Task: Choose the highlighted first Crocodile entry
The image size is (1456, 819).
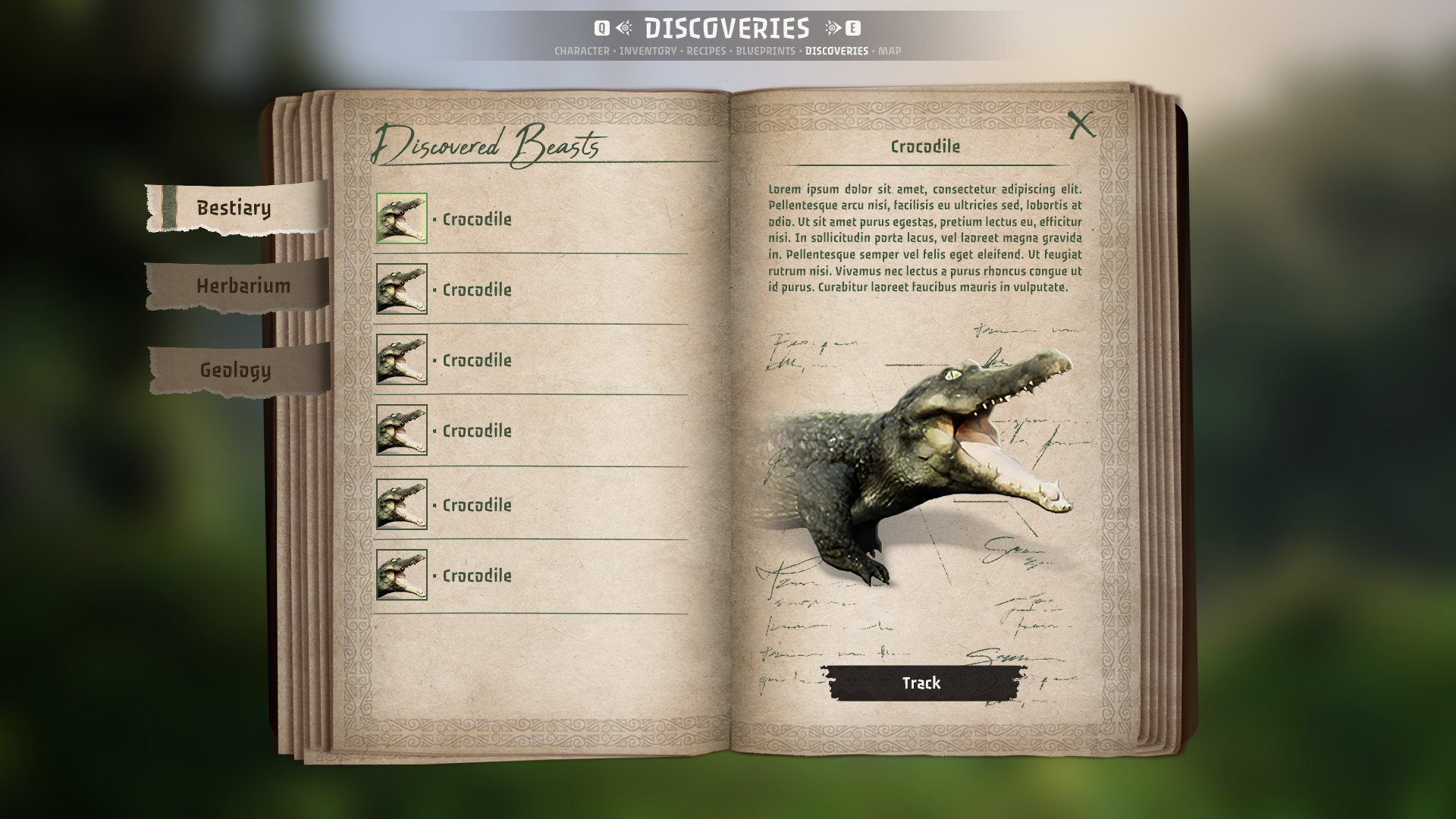Action: tap(477, 219)
